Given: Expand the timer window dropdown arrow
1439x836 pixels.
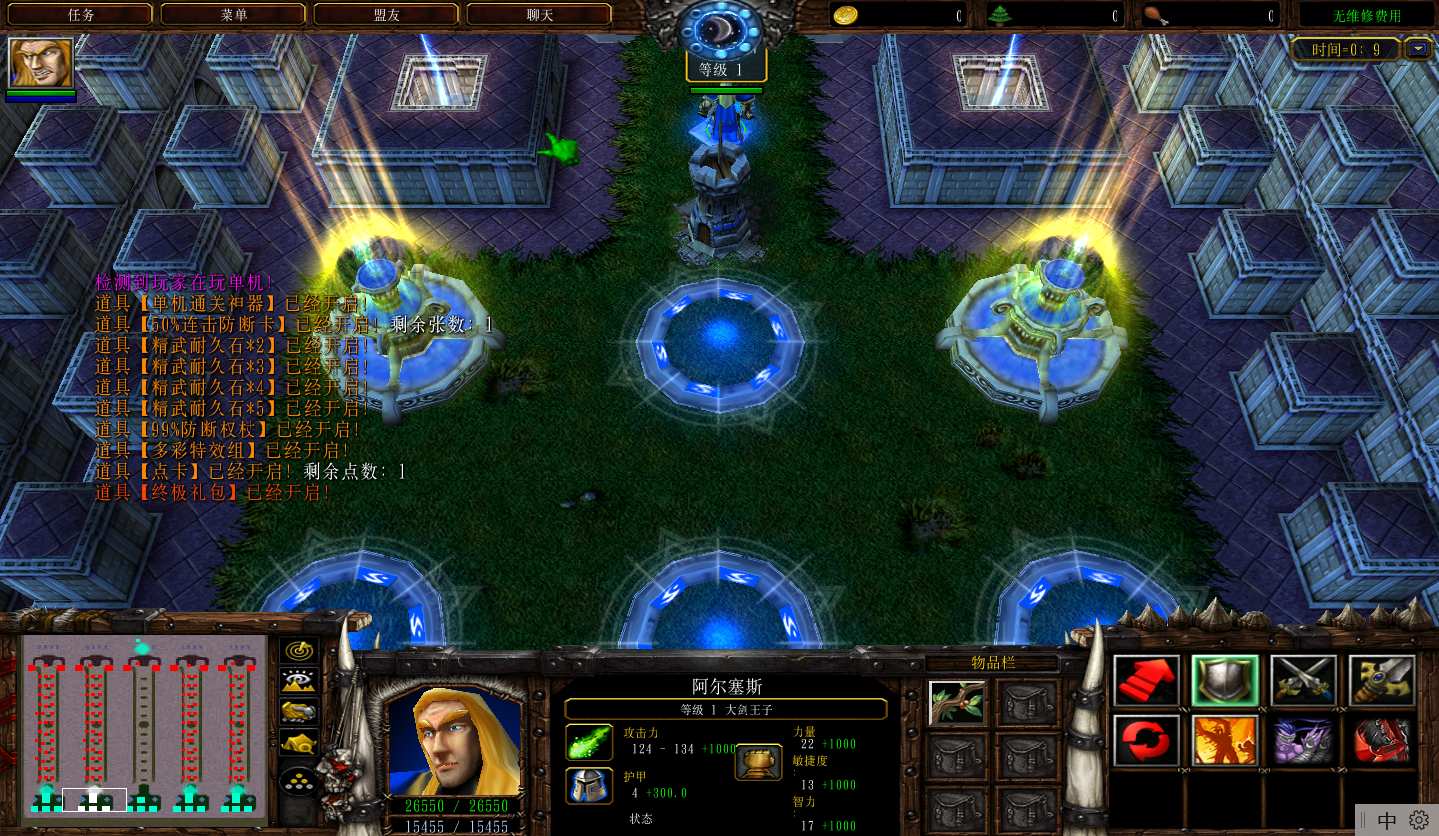Looking at the screenshot, I should pyautogui.click(x=1417, y=48).
